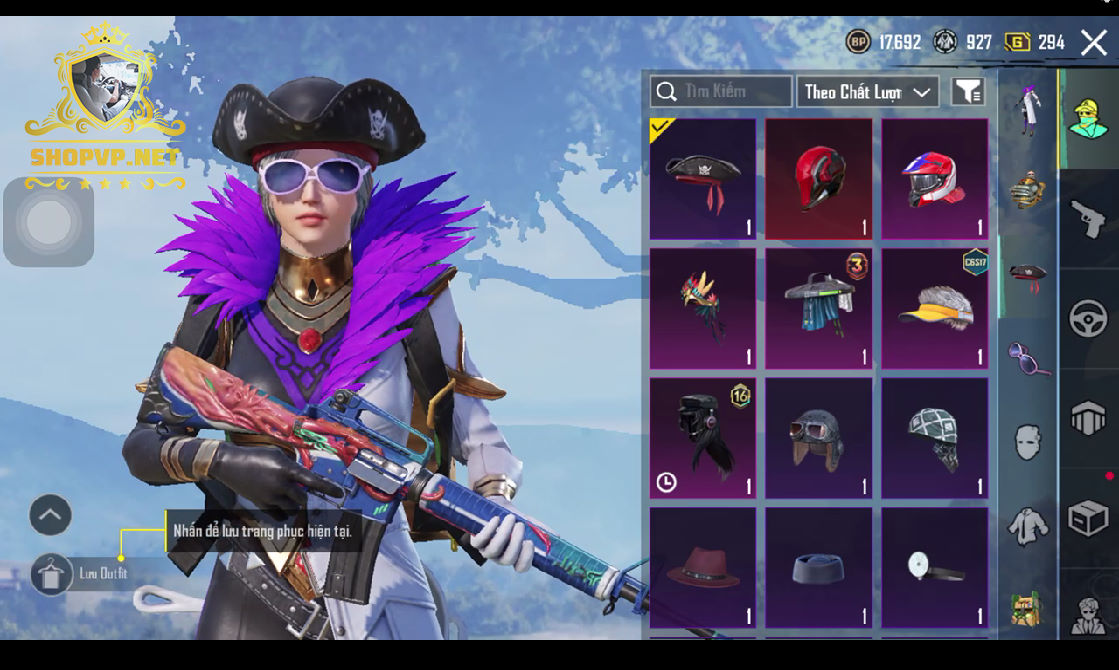Select the red and blue motocross helmet
This screenshot has width=1119, height=670.
(934, 180)
